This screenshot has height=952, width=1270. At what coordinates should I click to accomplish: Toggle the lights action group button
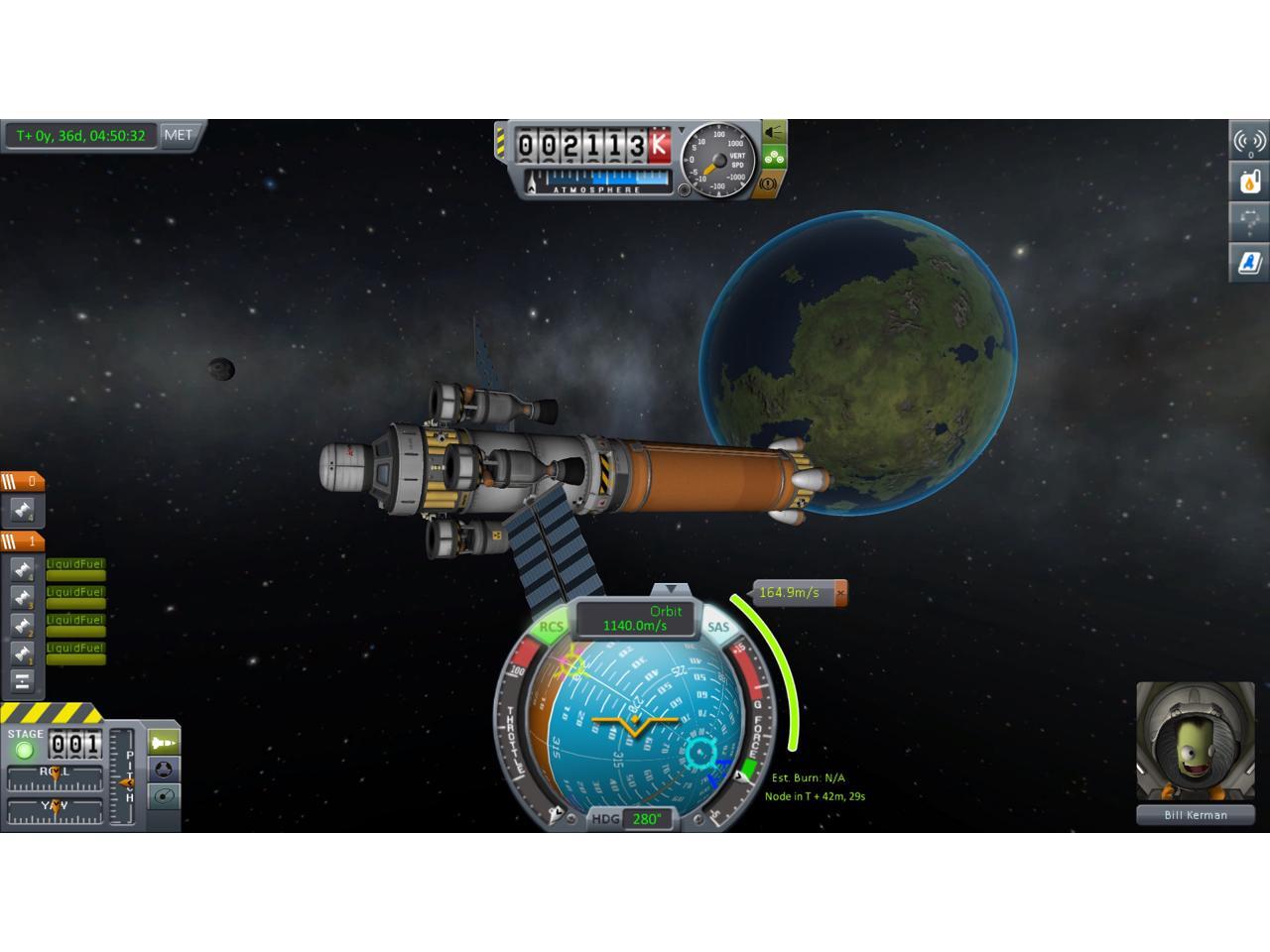[774, 132]
